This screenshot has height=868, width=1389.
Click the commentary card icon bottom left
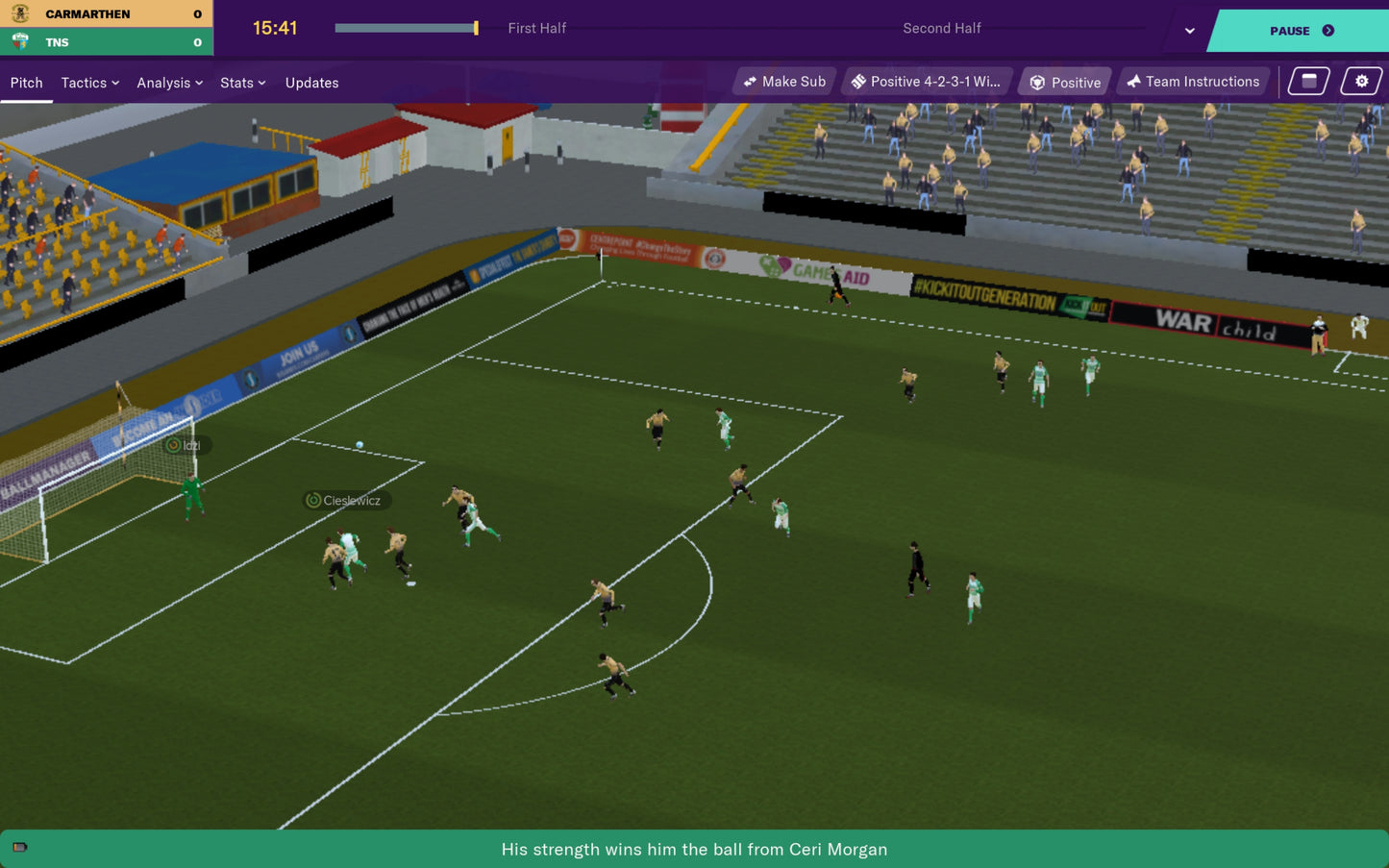coord(20,848)
